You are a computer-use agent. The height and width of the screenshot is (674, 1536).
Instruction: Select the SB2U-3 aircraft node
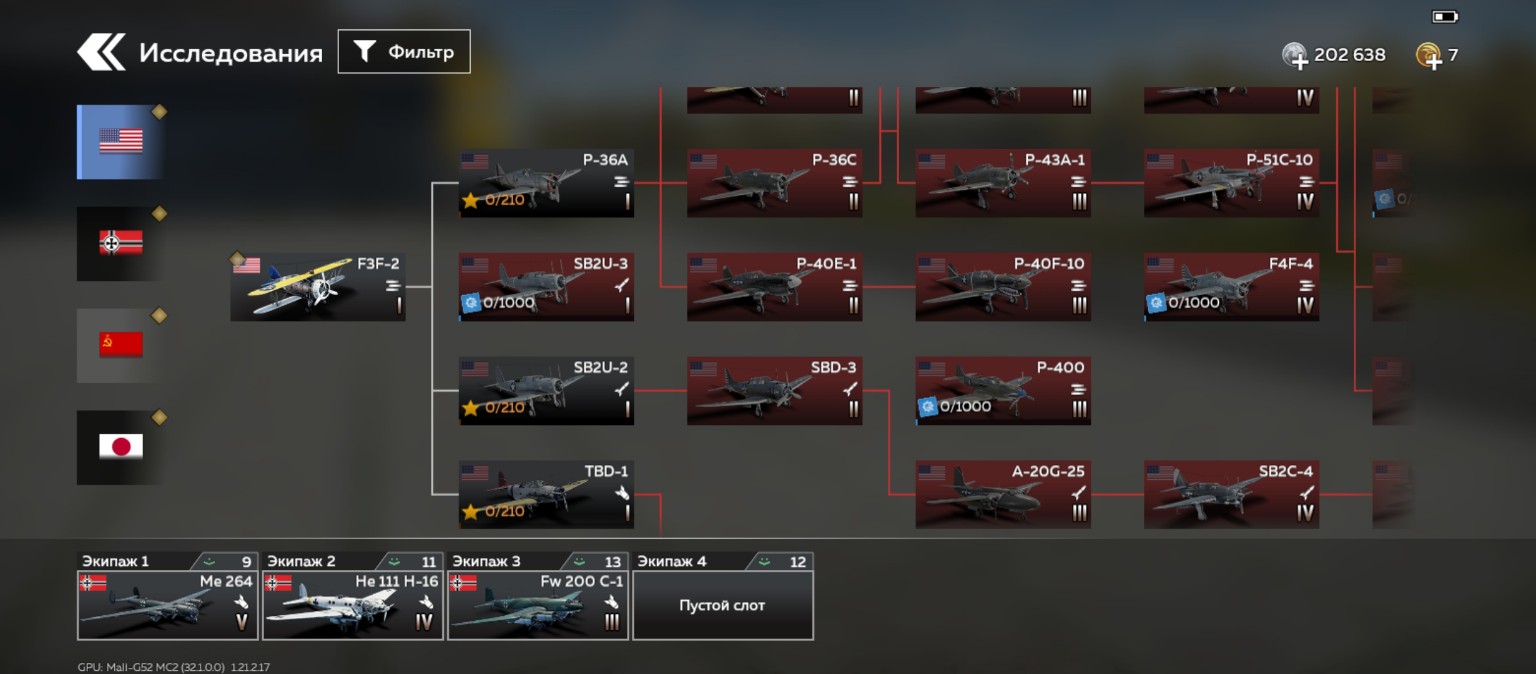click(546, 287)
